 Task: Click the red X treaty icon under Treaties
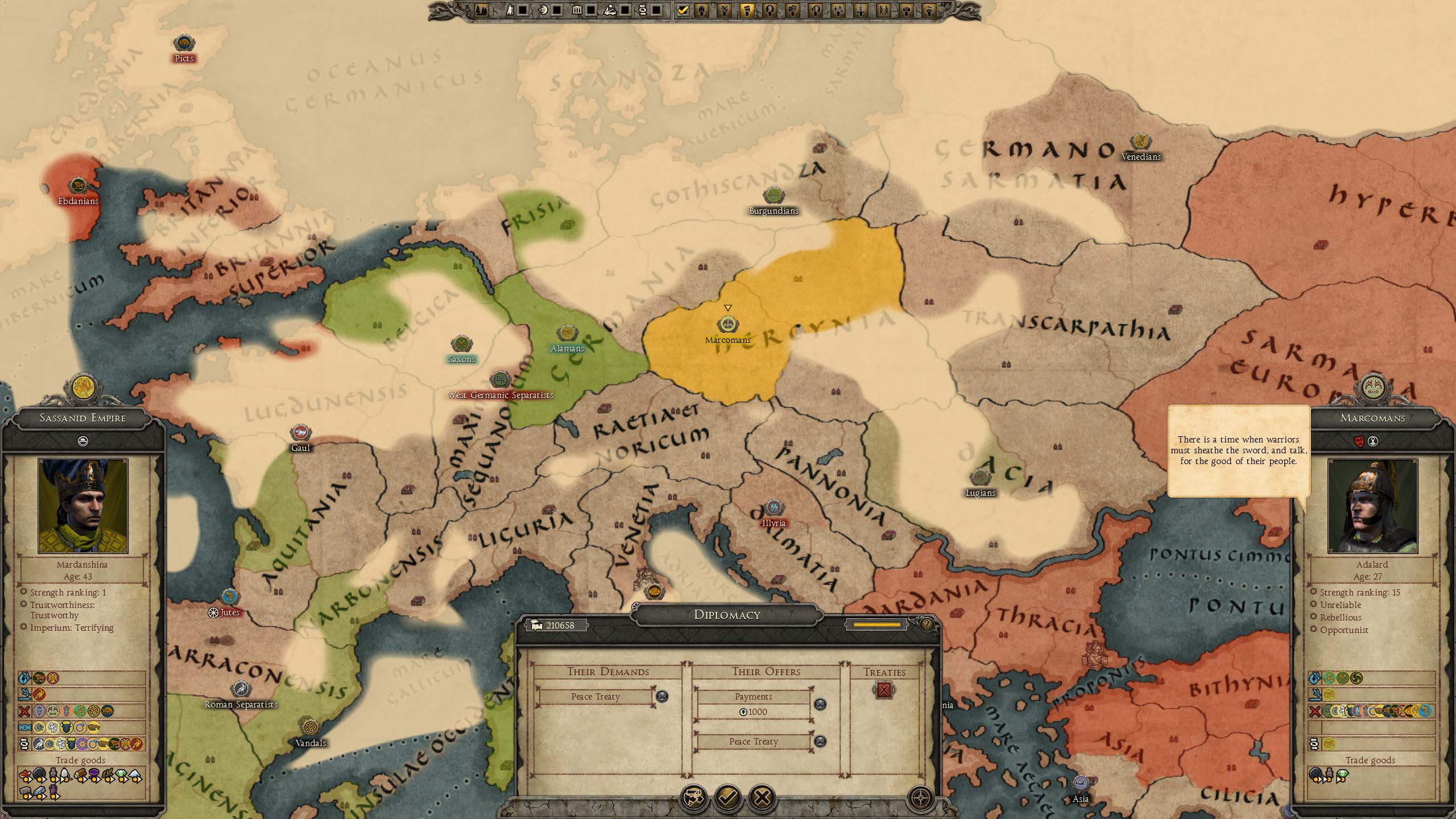[x=884, y=690]
